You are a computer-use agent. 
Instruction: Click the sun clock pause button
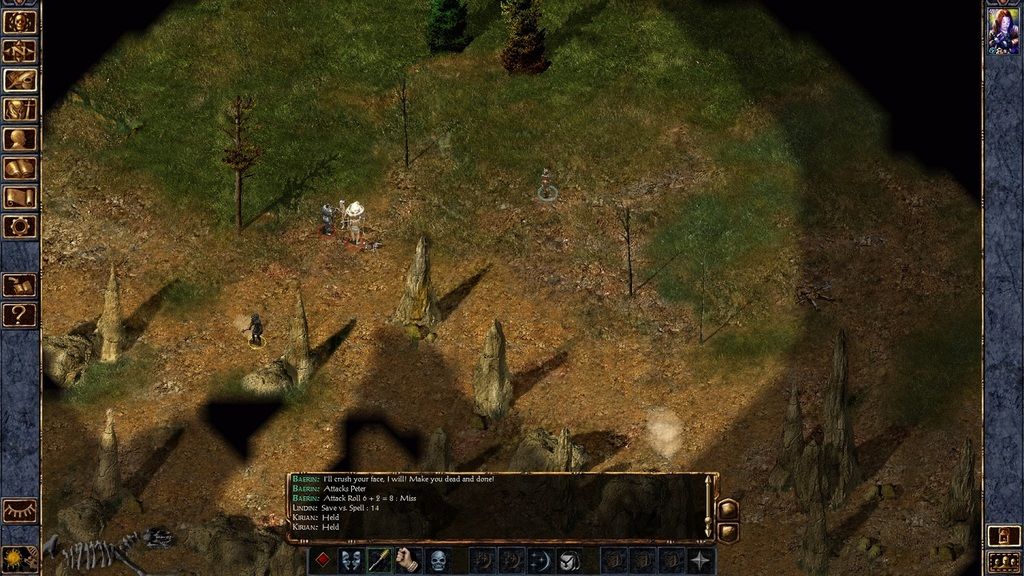(19, 557)
